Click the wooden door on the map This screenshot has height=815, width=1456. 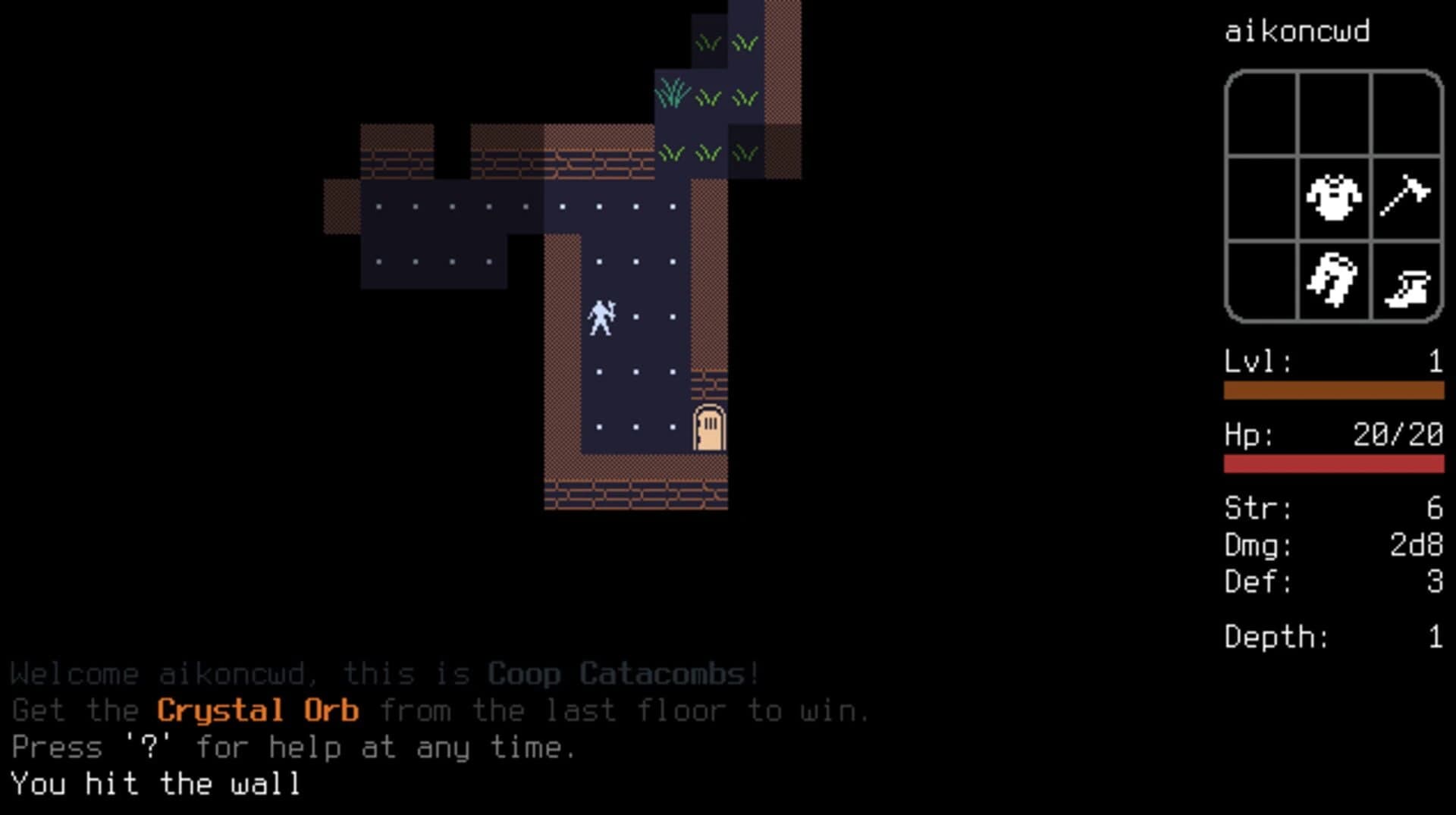[708, 428]
